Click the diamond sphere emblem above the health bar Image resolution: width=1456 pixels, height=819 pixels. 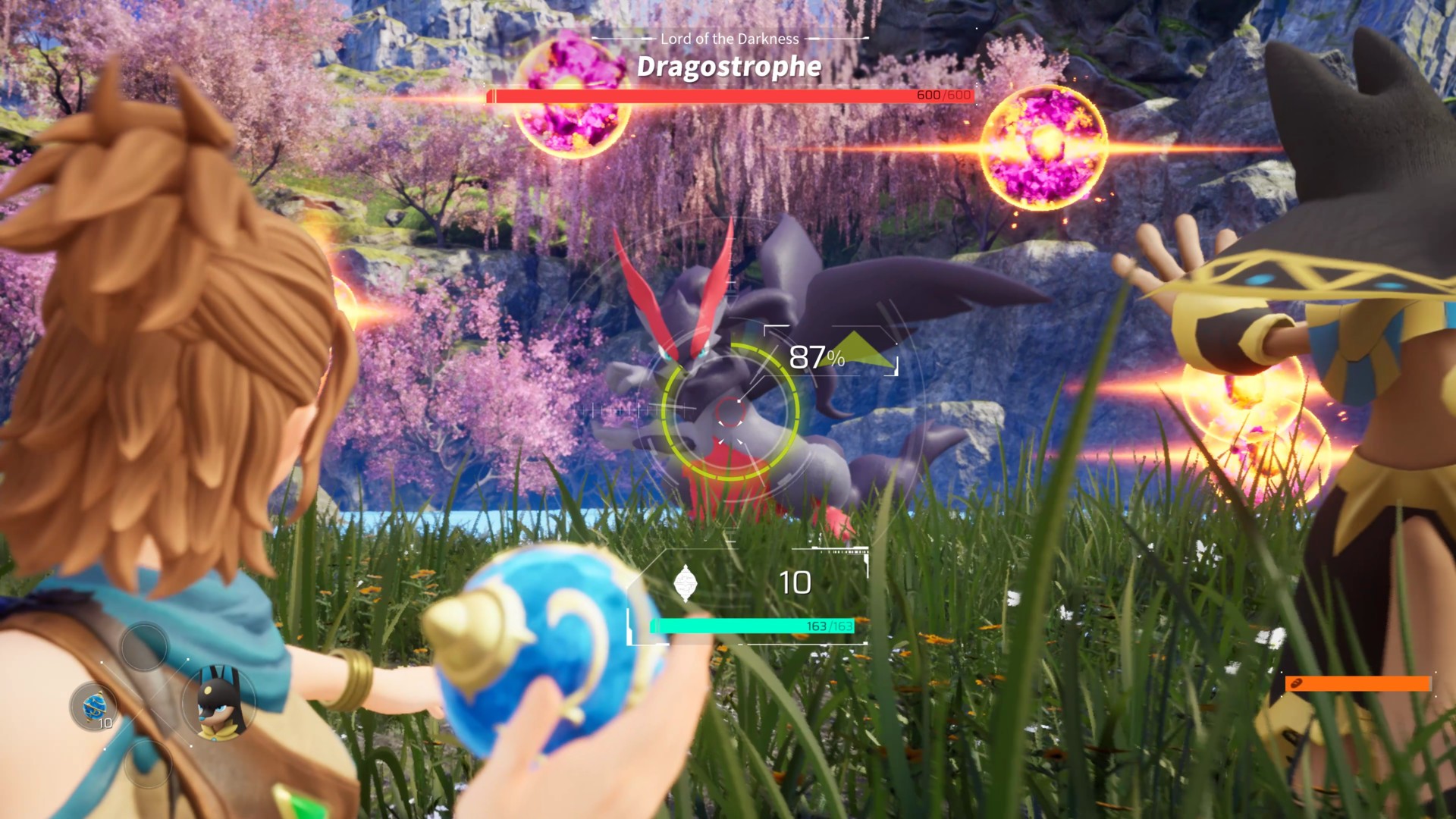pyautogui.click(x=687, y=582)
